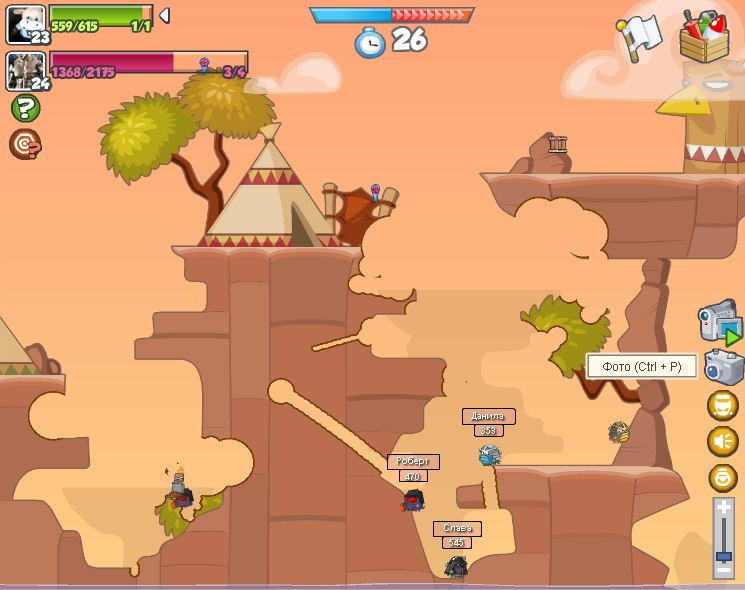The width and height of the screenshot is (745, 590).
Task: Click the plus at the zoom slider top
Action: 723,507
